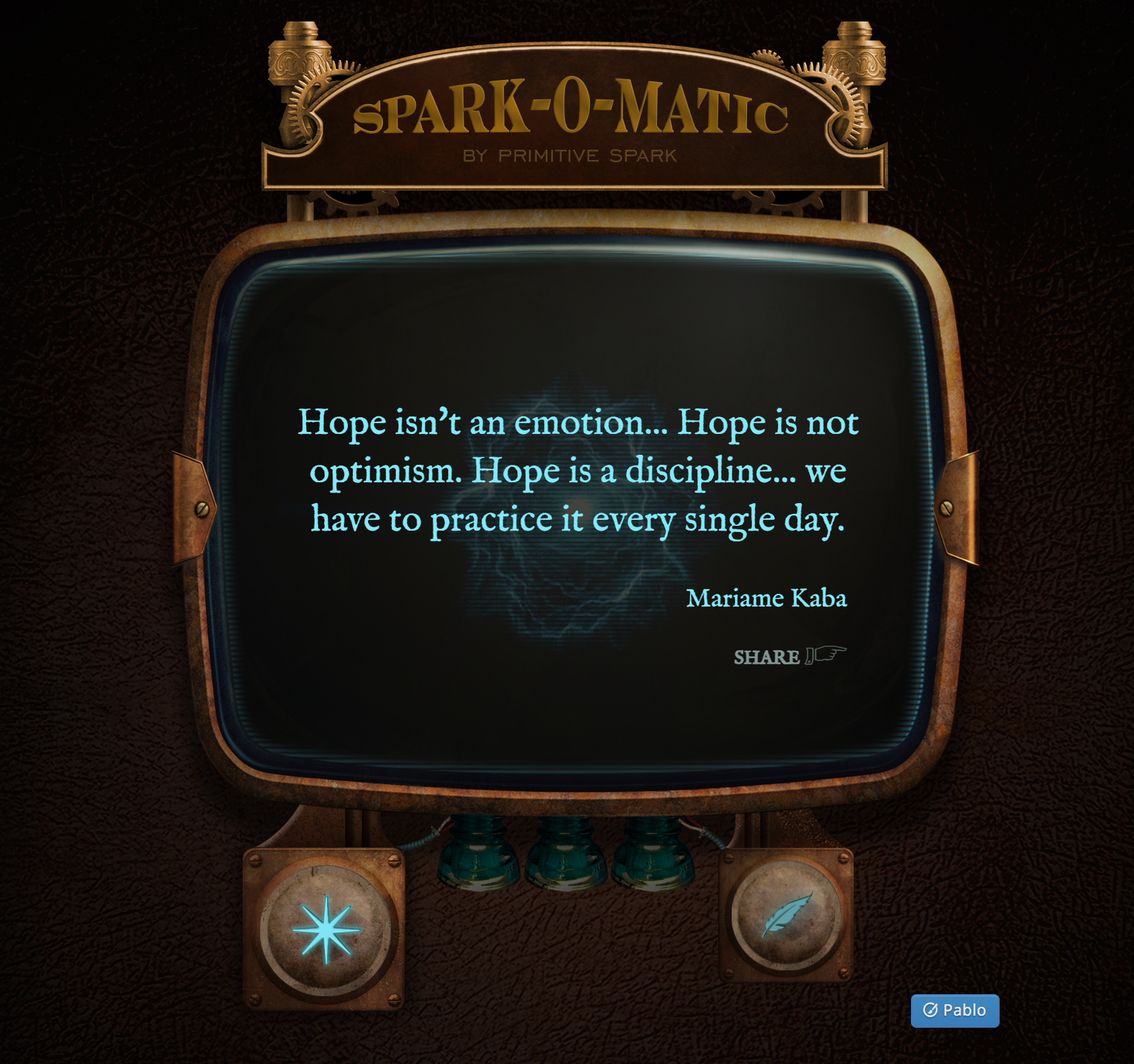
Task: Click the middle glass insulator
Action: click(566, 853)
